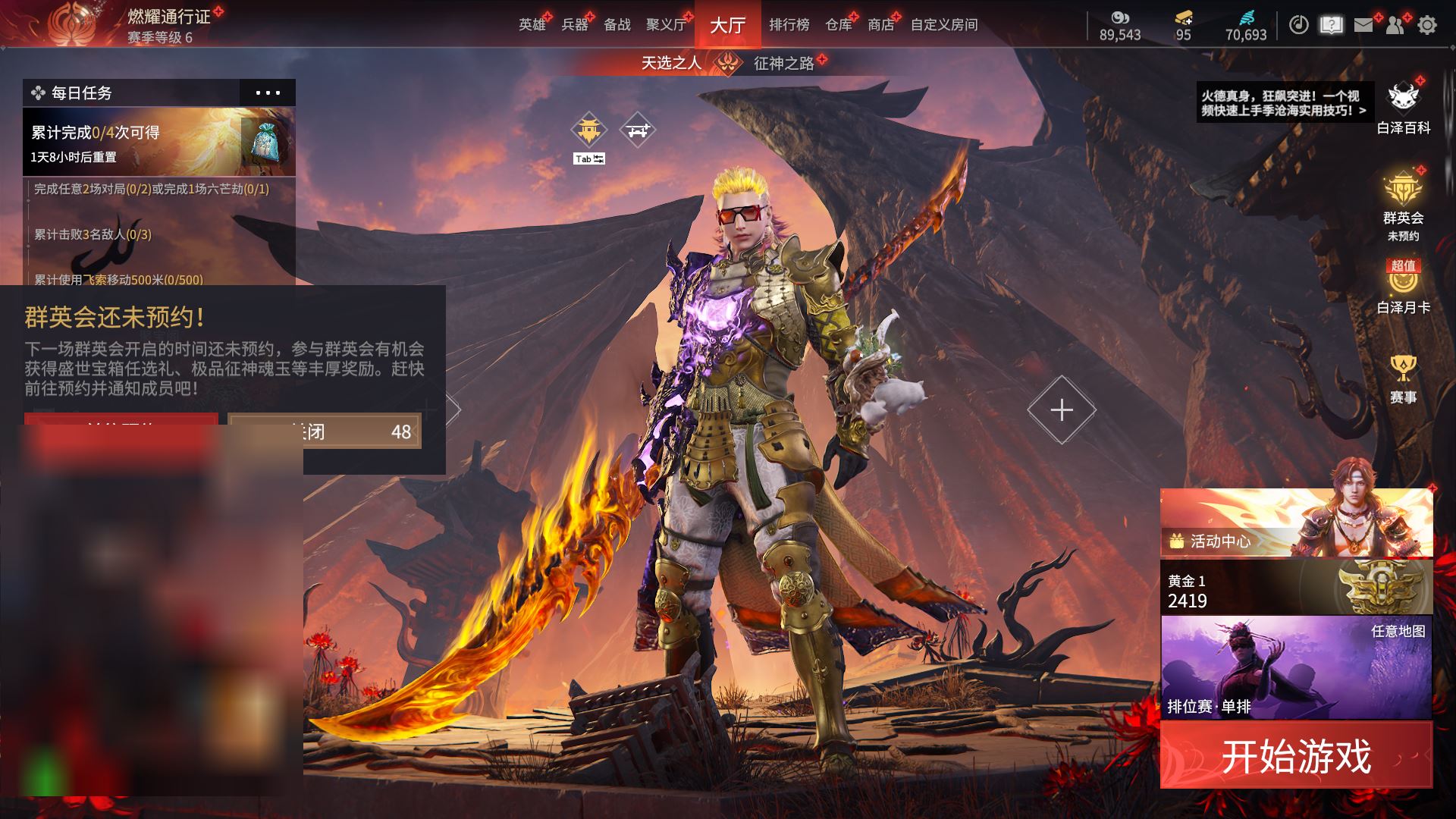The width and height of the screenshot is (1456, 819).
Task: Open the friends list icon
Action: click(1395, 25)
